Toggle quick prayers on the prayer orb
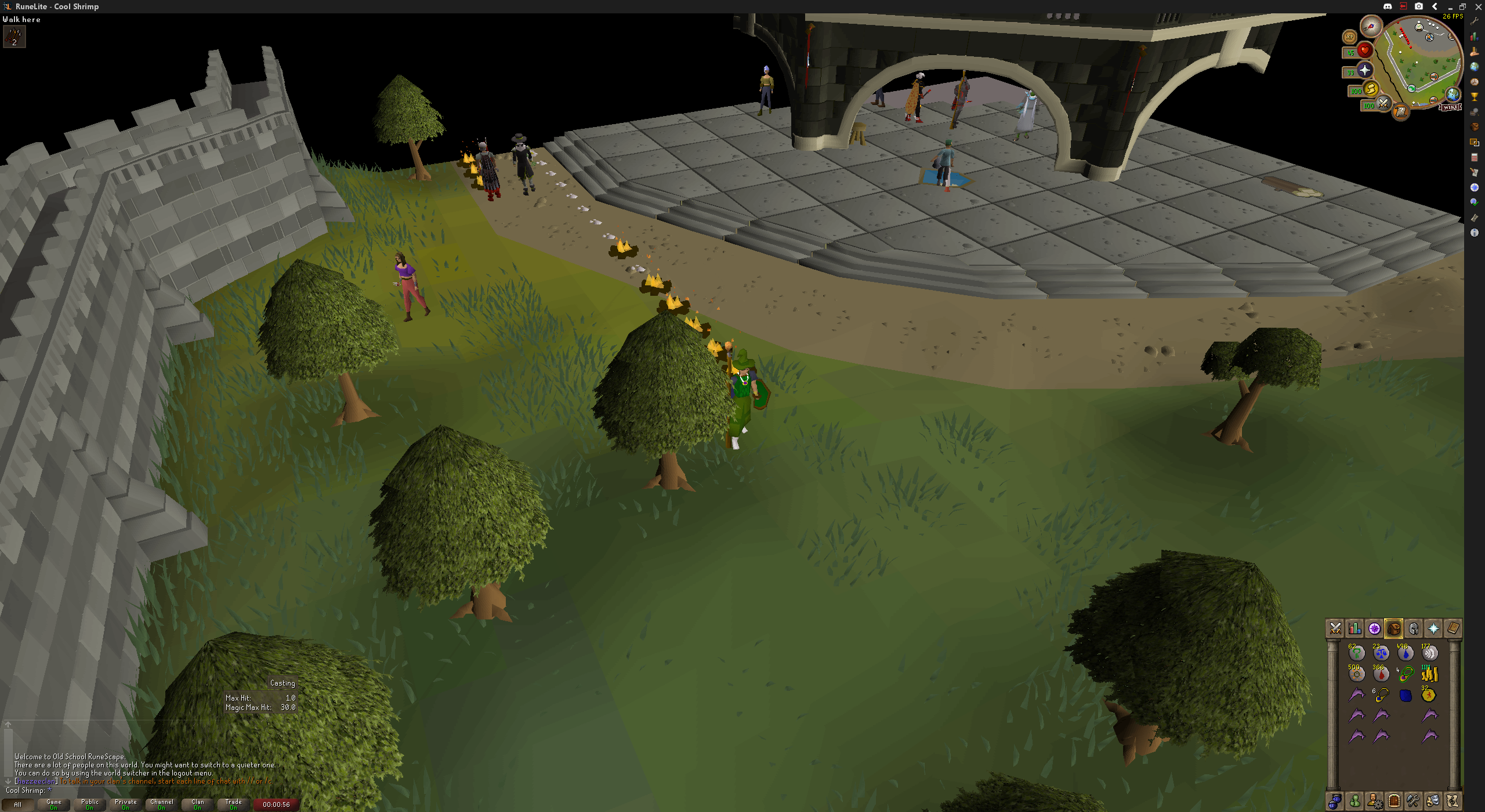The width and height of the screenshot is (1485, 812). [1365, 71]
